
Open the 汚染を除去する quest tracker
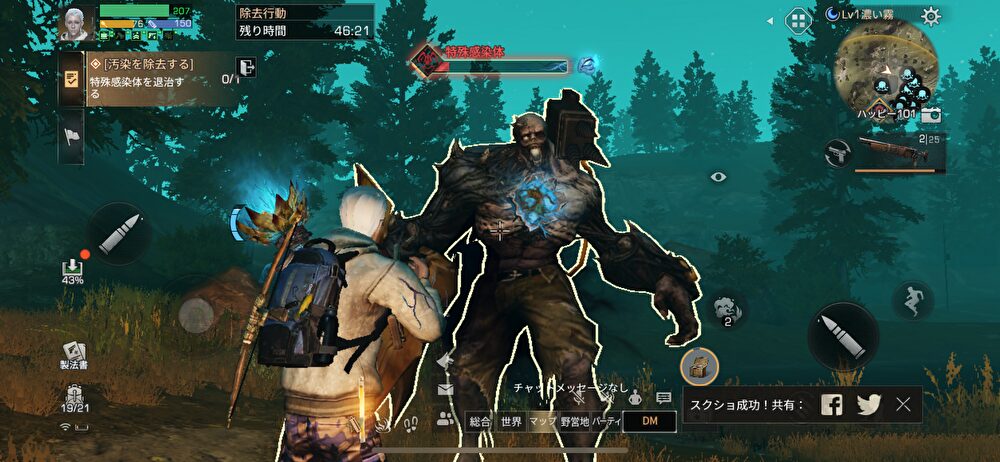150,79
